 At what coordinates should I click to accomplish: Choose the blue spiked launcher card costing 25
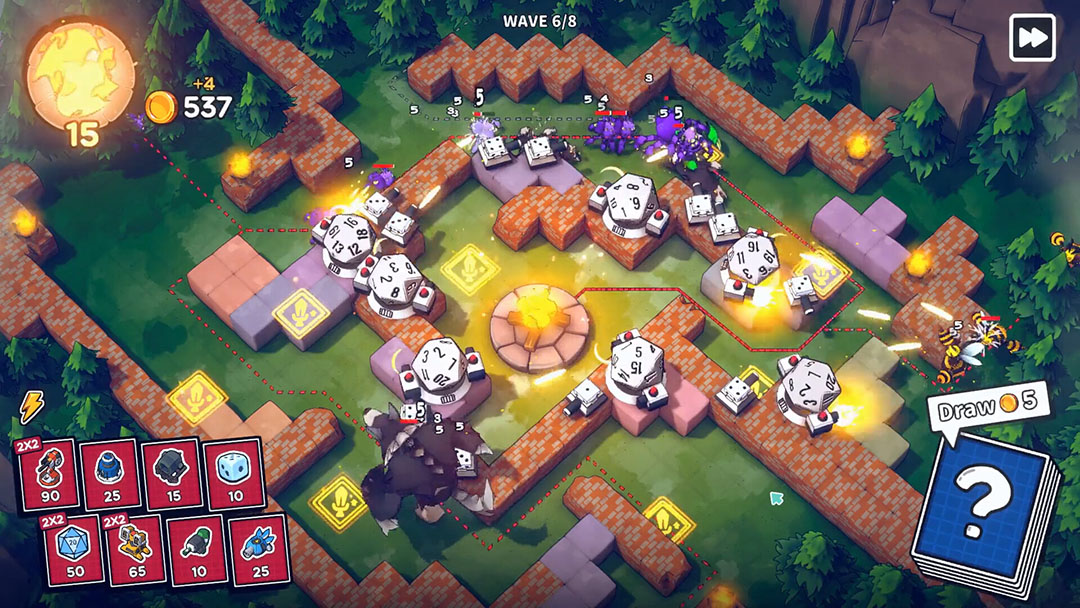(259, 549)
